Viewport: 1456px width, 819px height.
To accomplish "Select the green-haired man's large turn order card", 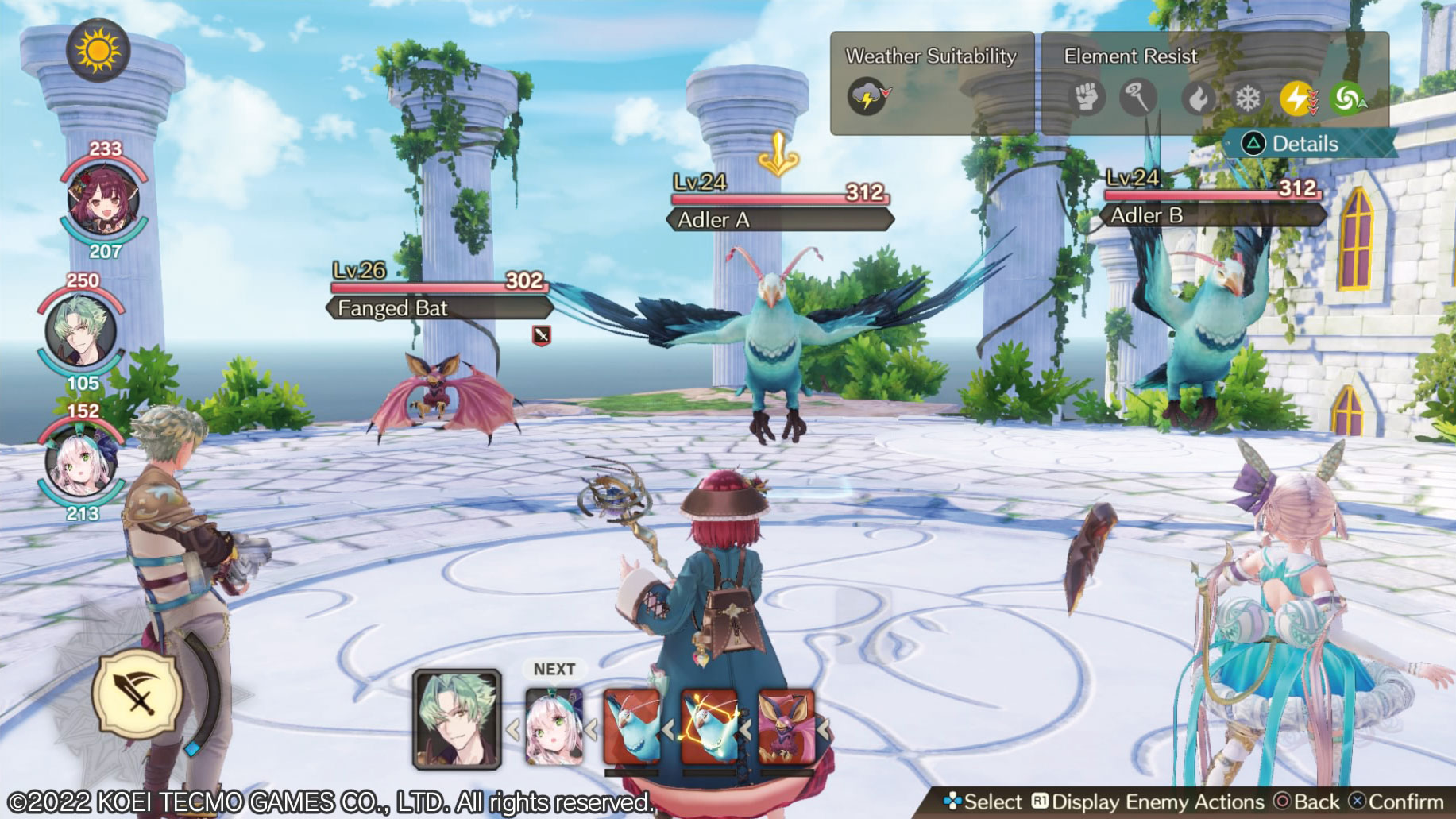I will pyautogui.click(x=457, y=720).
